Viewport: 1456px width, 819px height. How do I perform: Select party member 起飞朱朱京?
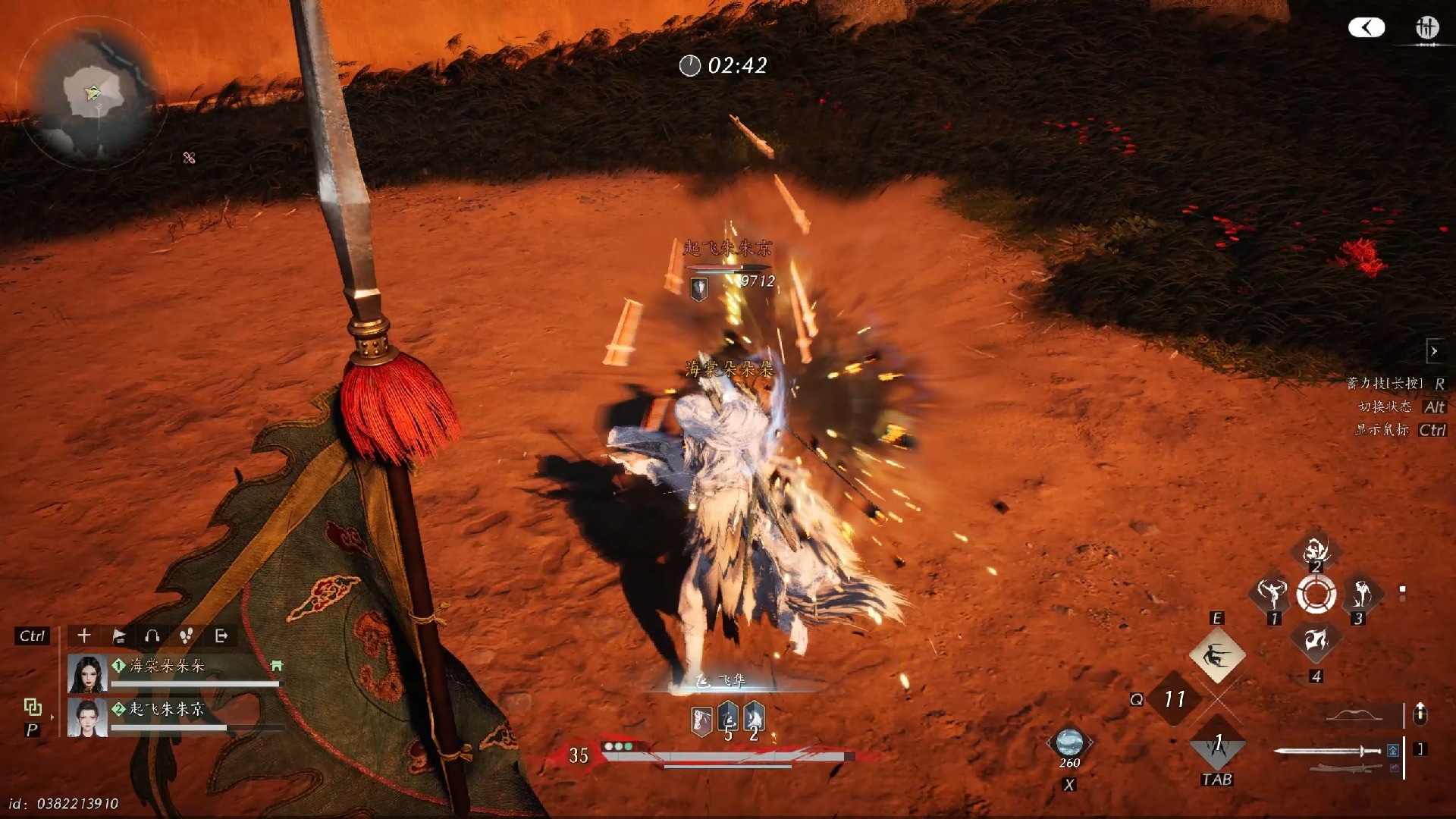pyautogui.click(x=166, y=709)
